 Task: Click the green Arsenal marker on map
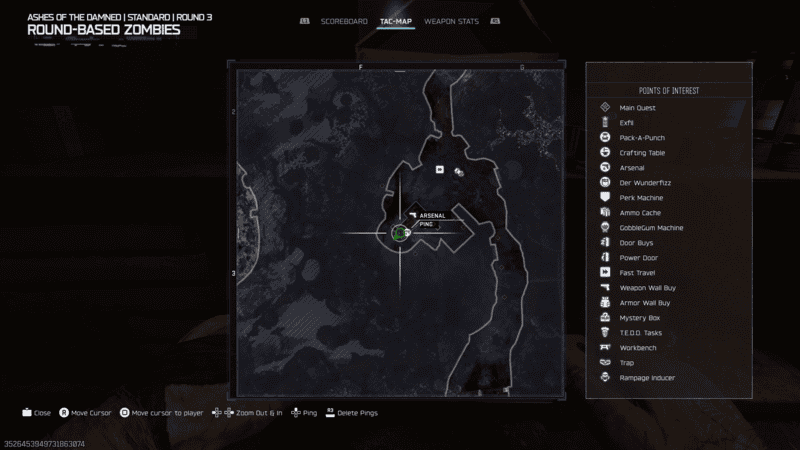pos(400,233)
